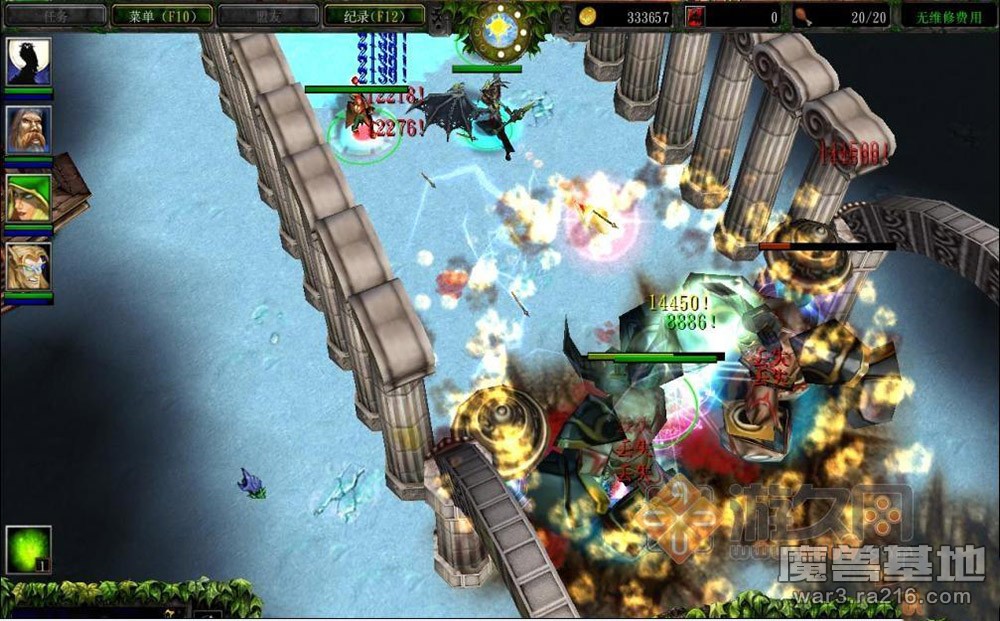Click the greyed 任务 quests button
The height and width of the screenshot is (621, 1000).
(56, 16)
